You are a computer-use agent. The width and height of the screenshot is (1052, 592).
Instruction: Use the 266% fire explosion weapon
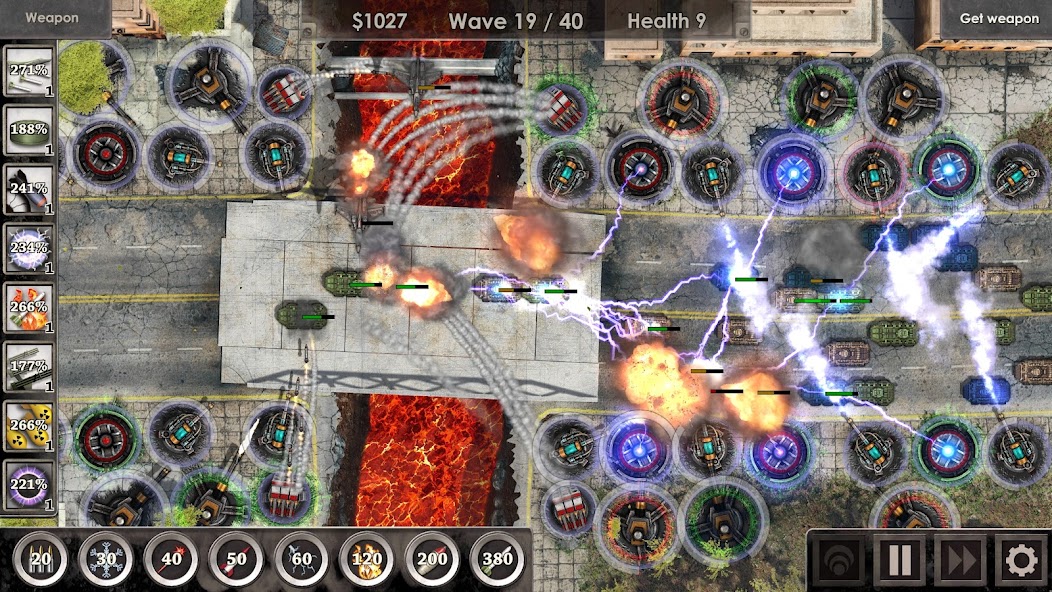coord(29,308)
